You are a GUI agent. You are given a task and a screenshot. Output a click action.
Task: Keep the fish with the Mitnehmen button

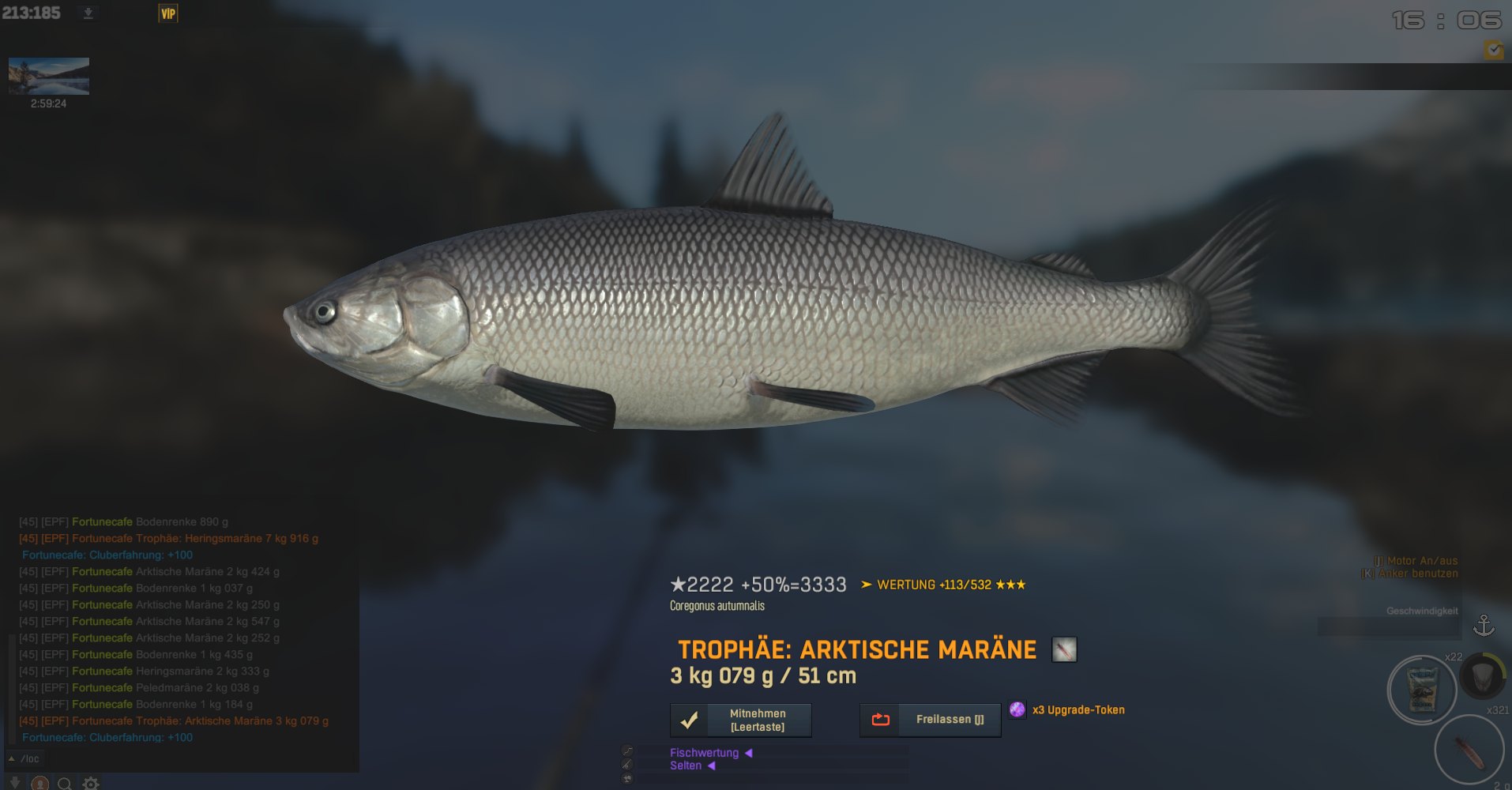740,720
